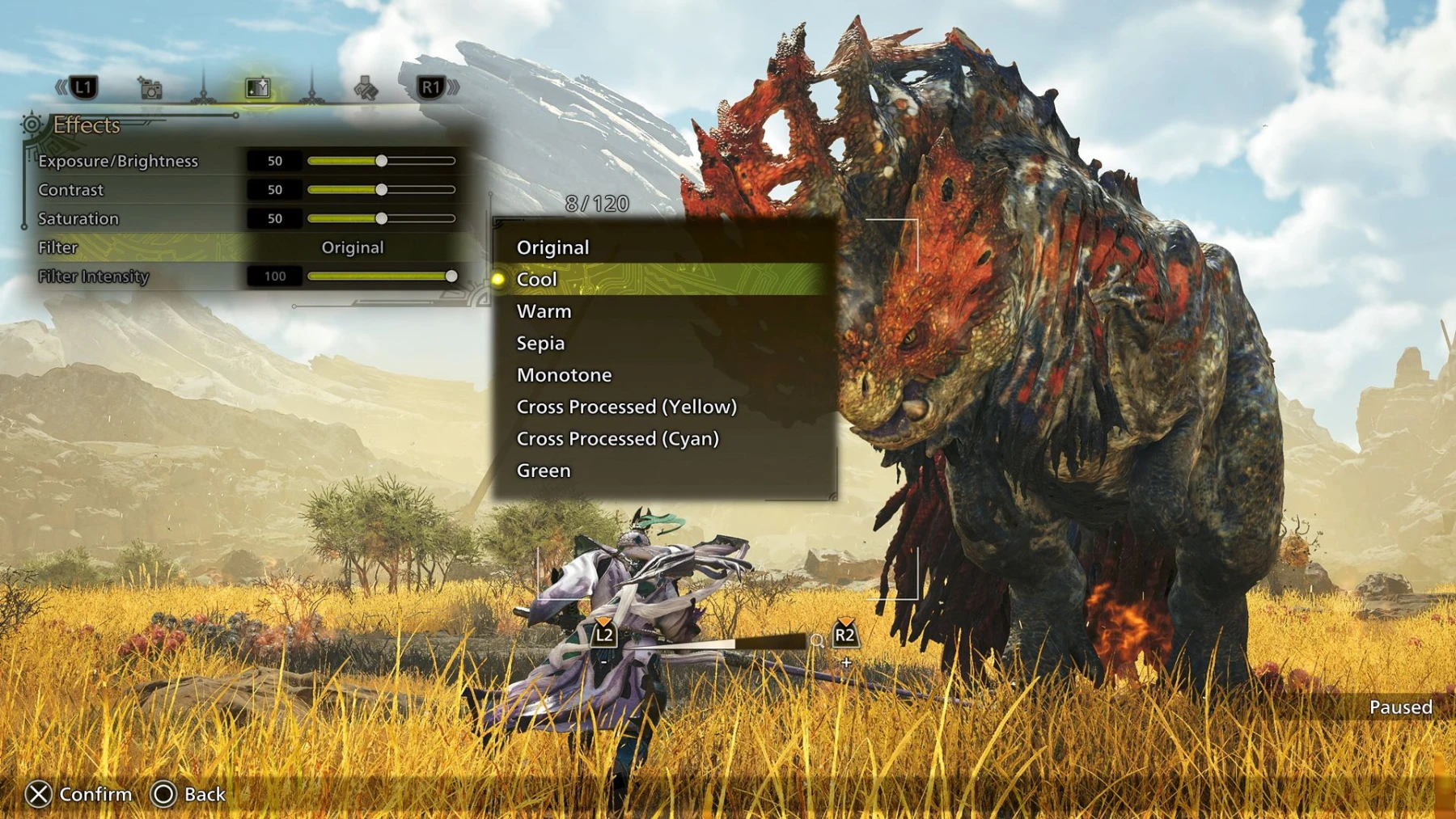Click the L2 zoom-out prompt icon
Screen dimensions: 1456x819
tap(603, 636)
